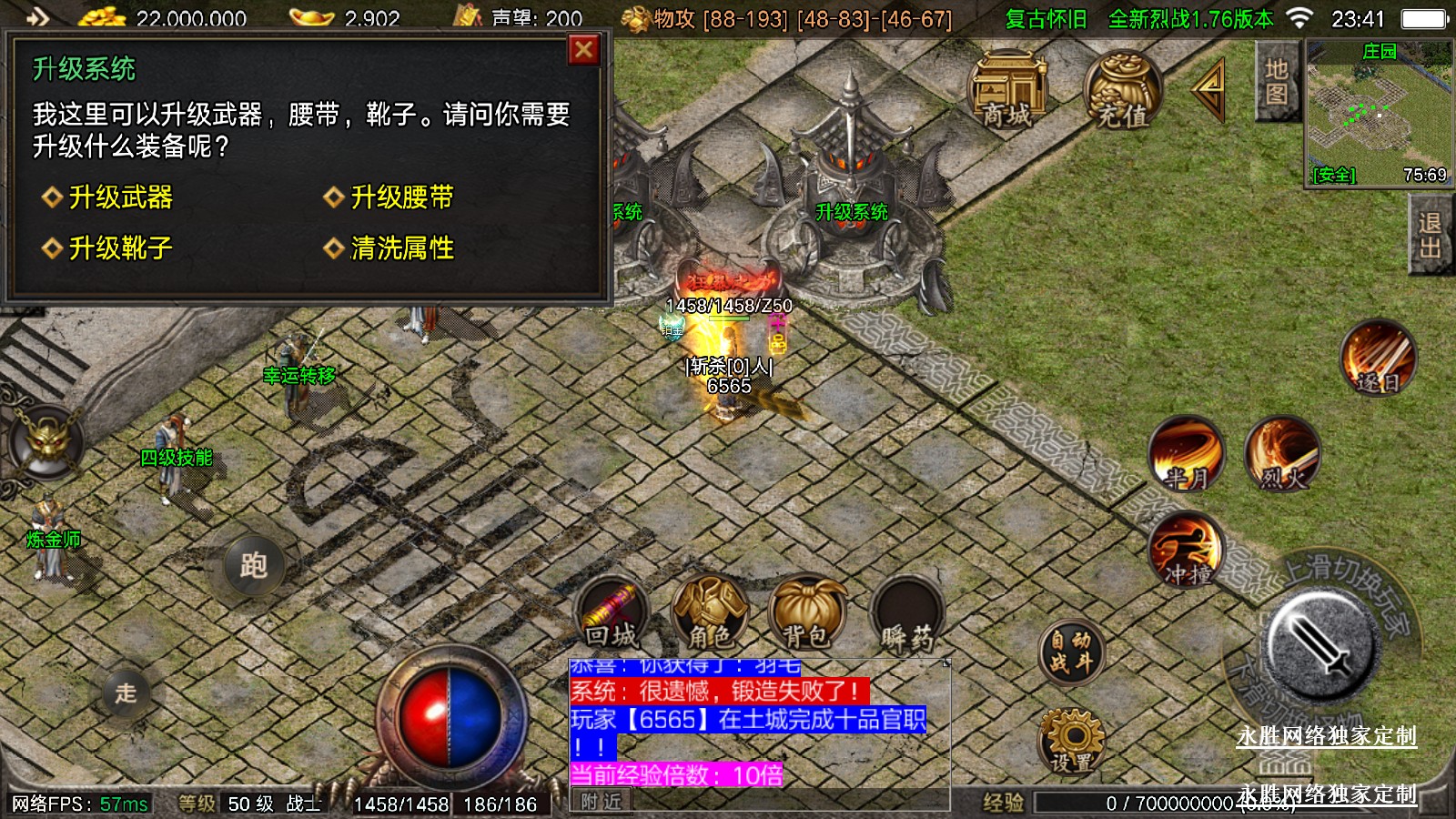The image size is (1456, 819).
Task: Toggle 自动战斗 auto battle
Action: (x=1071, y=651)
